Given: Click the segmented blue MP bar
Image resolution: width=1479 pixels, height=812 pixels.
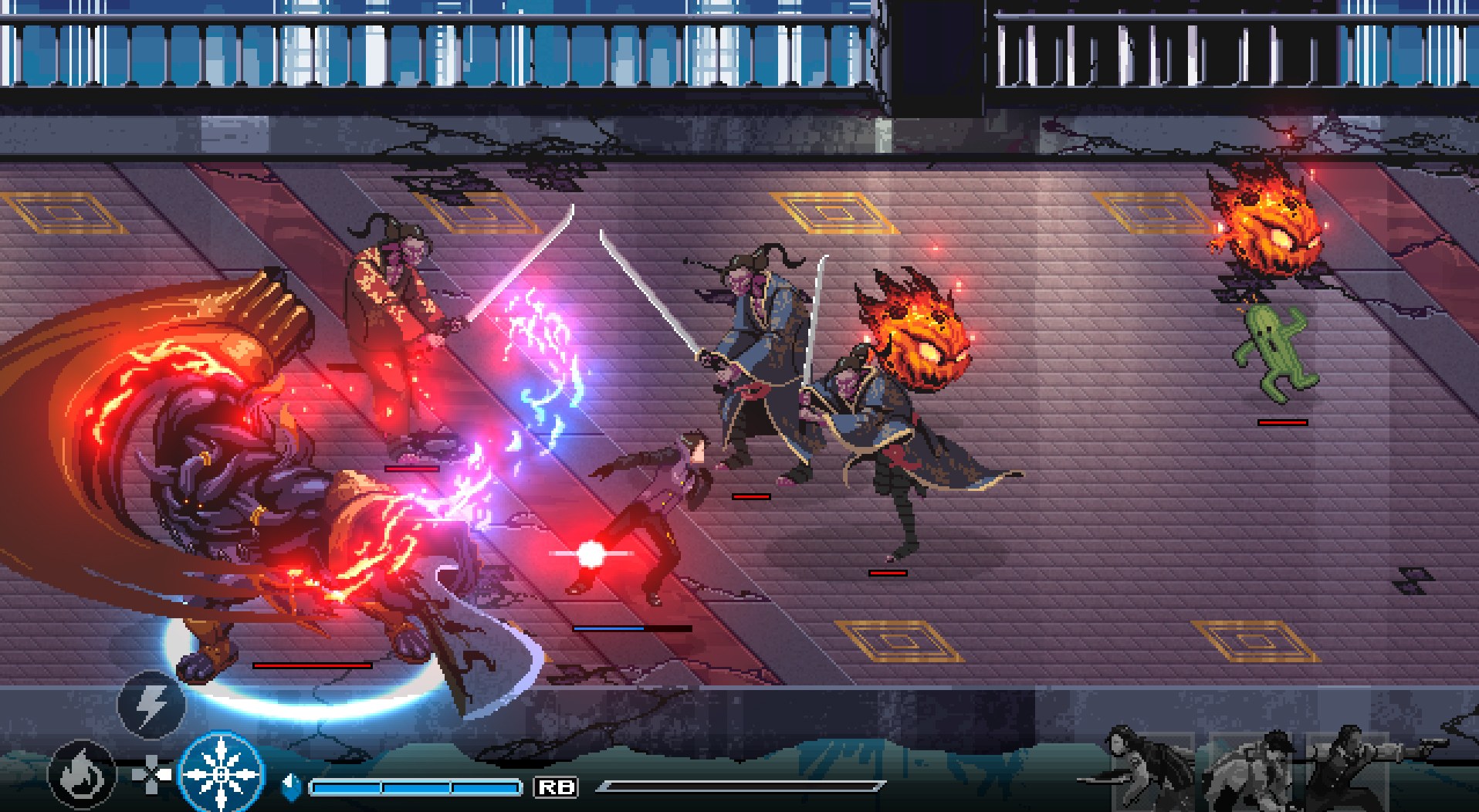Looking at the screenshot, I should [x=415, y=787].
